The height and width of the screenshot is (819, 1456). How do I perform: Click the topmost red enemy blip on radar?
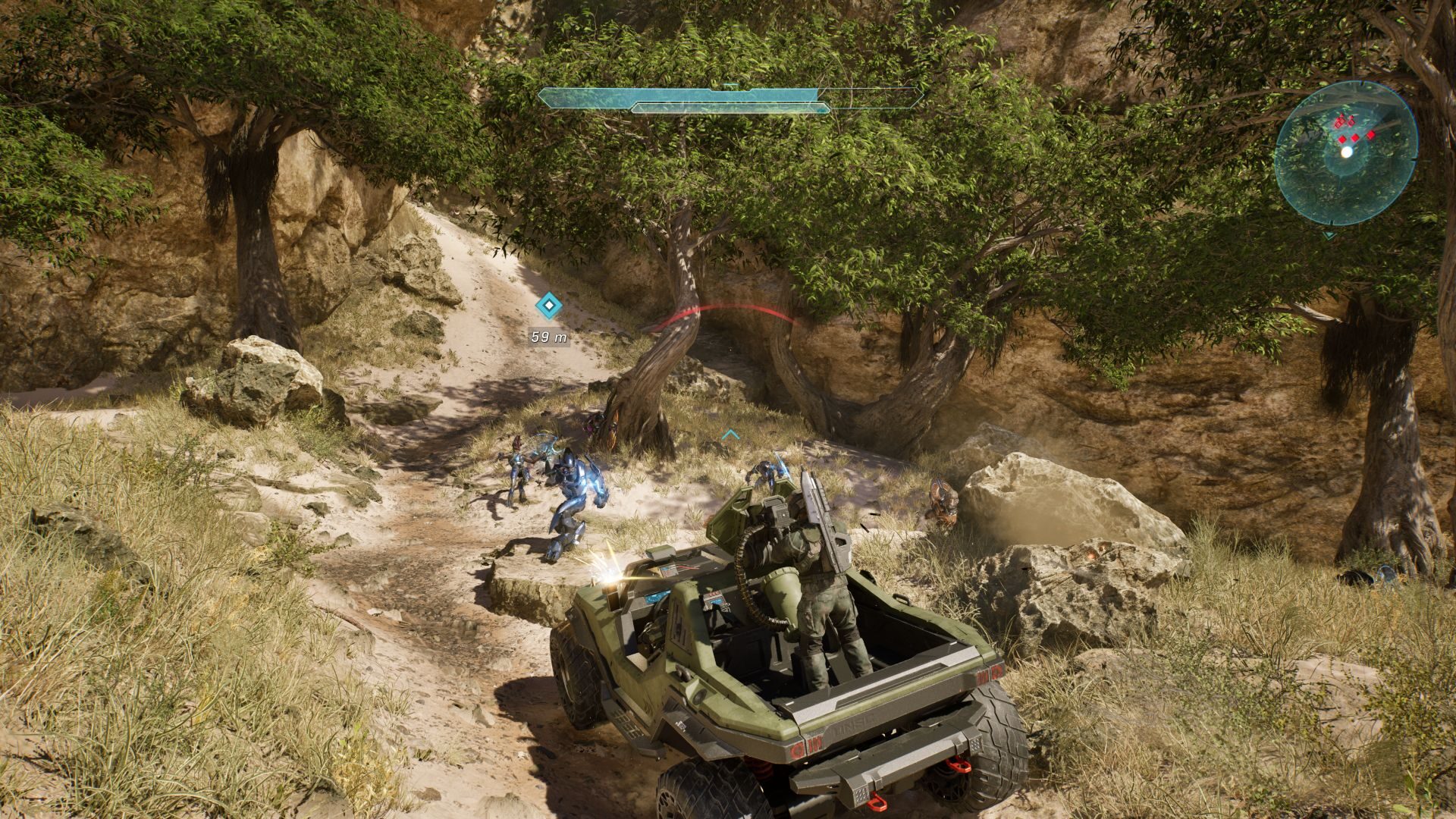pyautogui.click(x=1341, y=116)
